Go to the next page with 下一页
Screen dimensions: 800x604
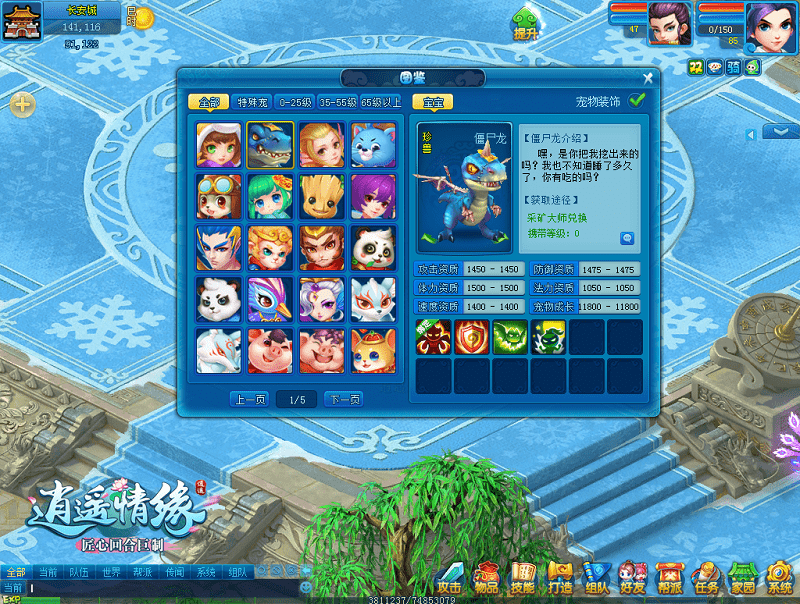point(343,400)
